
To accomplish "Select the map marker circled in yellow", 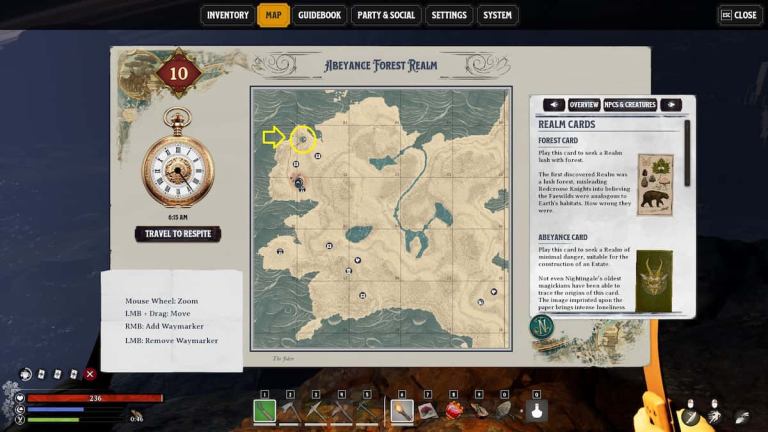I will 303,140.
